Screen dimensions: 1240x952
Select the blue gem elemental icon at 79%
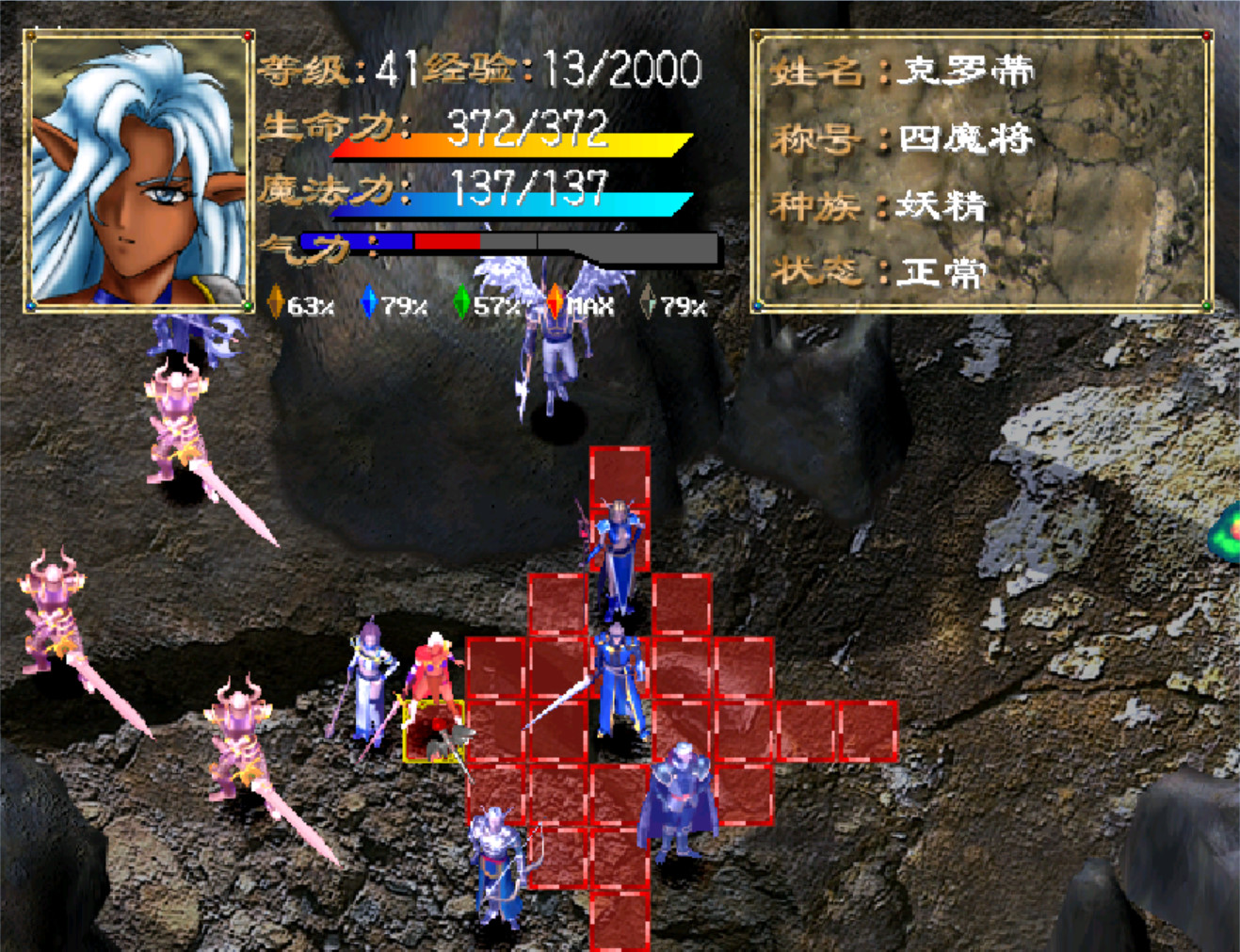pyautogui.click(x=368, y=303)
